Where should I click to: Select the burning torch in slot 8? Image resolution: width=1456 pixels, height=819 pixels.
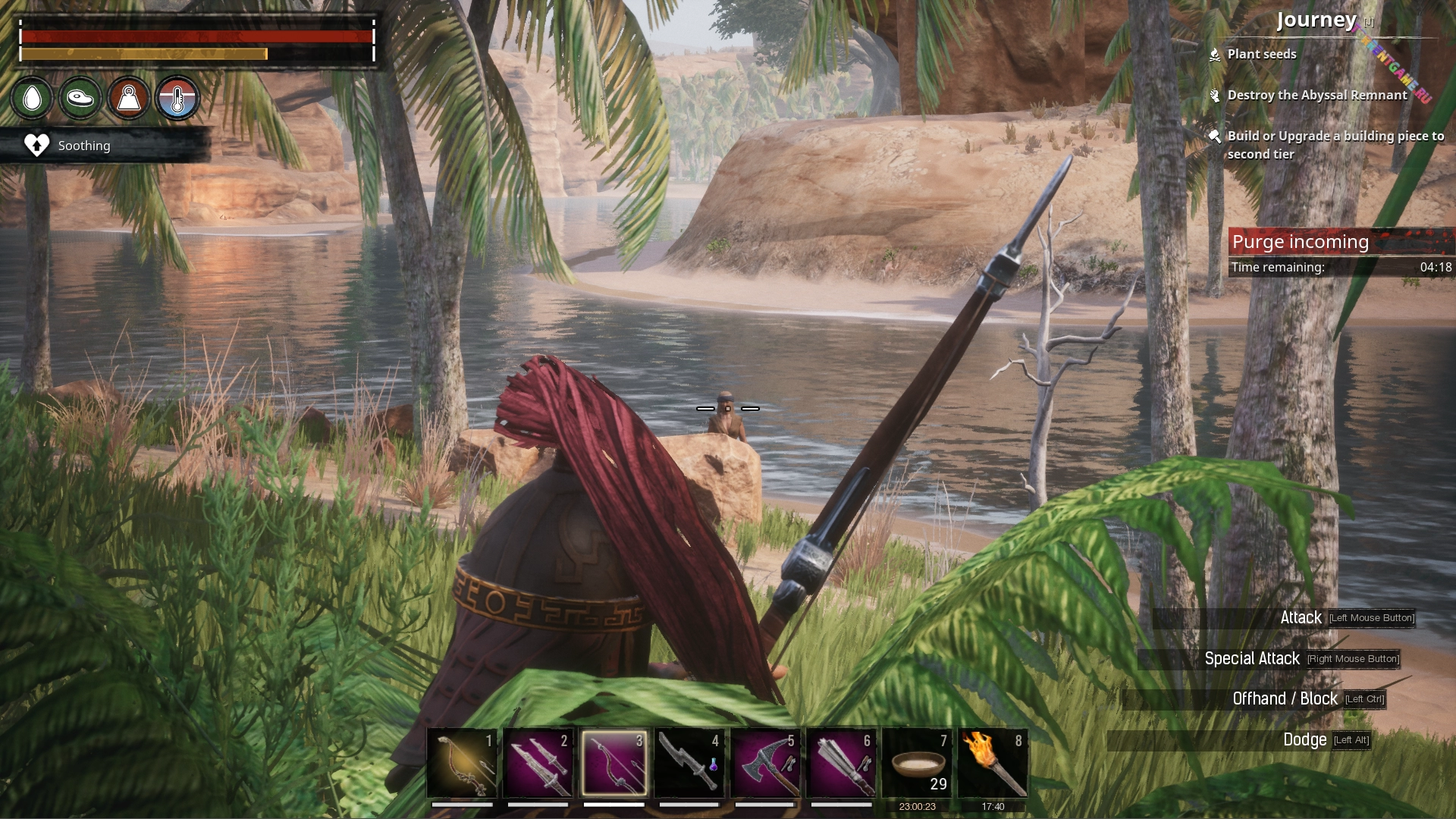click(993, 762)
